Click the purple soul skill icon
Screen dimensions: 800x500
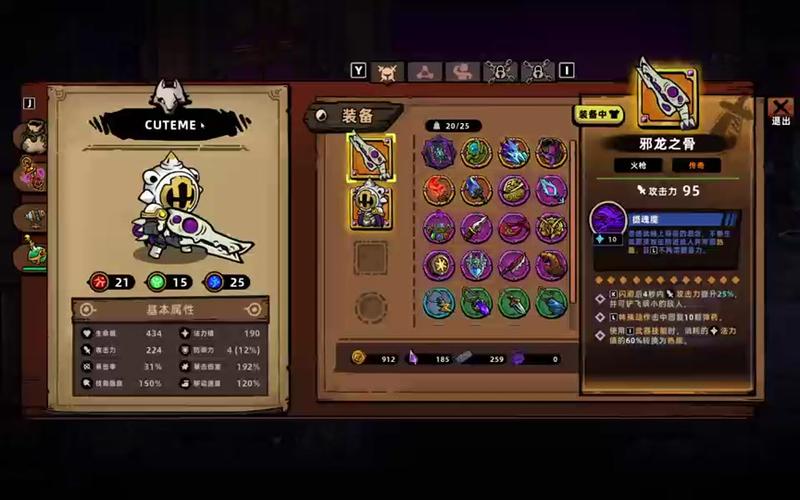click(x=608, y=220)
